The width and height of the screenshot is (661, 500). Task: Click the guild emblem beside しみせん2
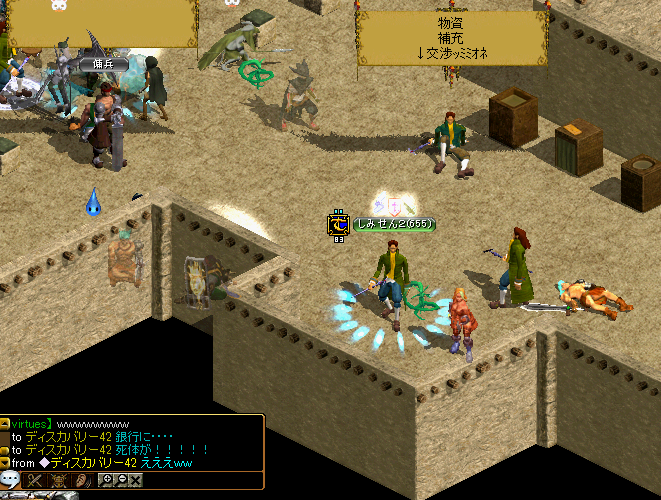[338, 225]
